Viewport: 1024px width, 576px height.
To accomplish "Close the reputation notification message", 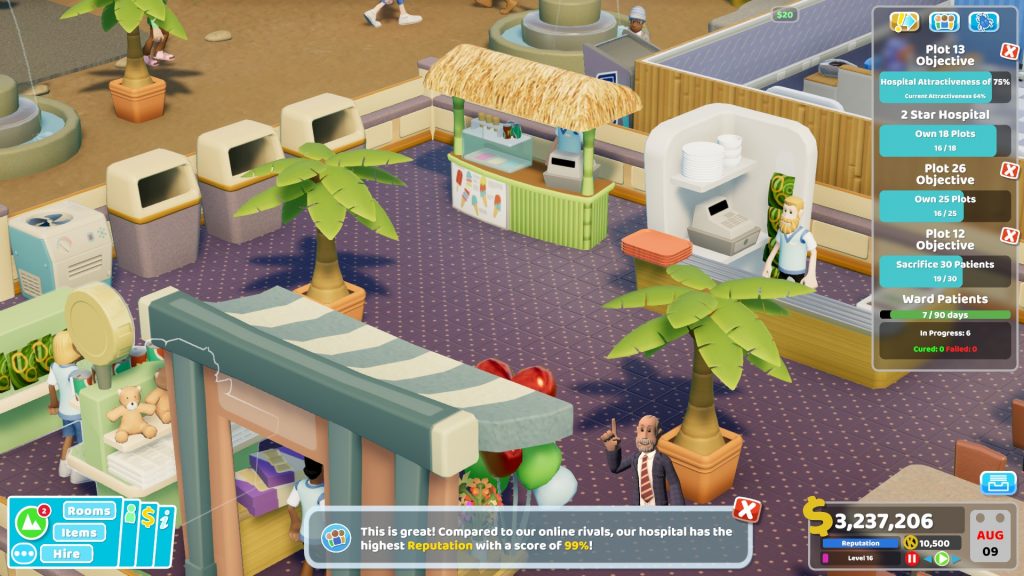I will (x=746, y=509).
